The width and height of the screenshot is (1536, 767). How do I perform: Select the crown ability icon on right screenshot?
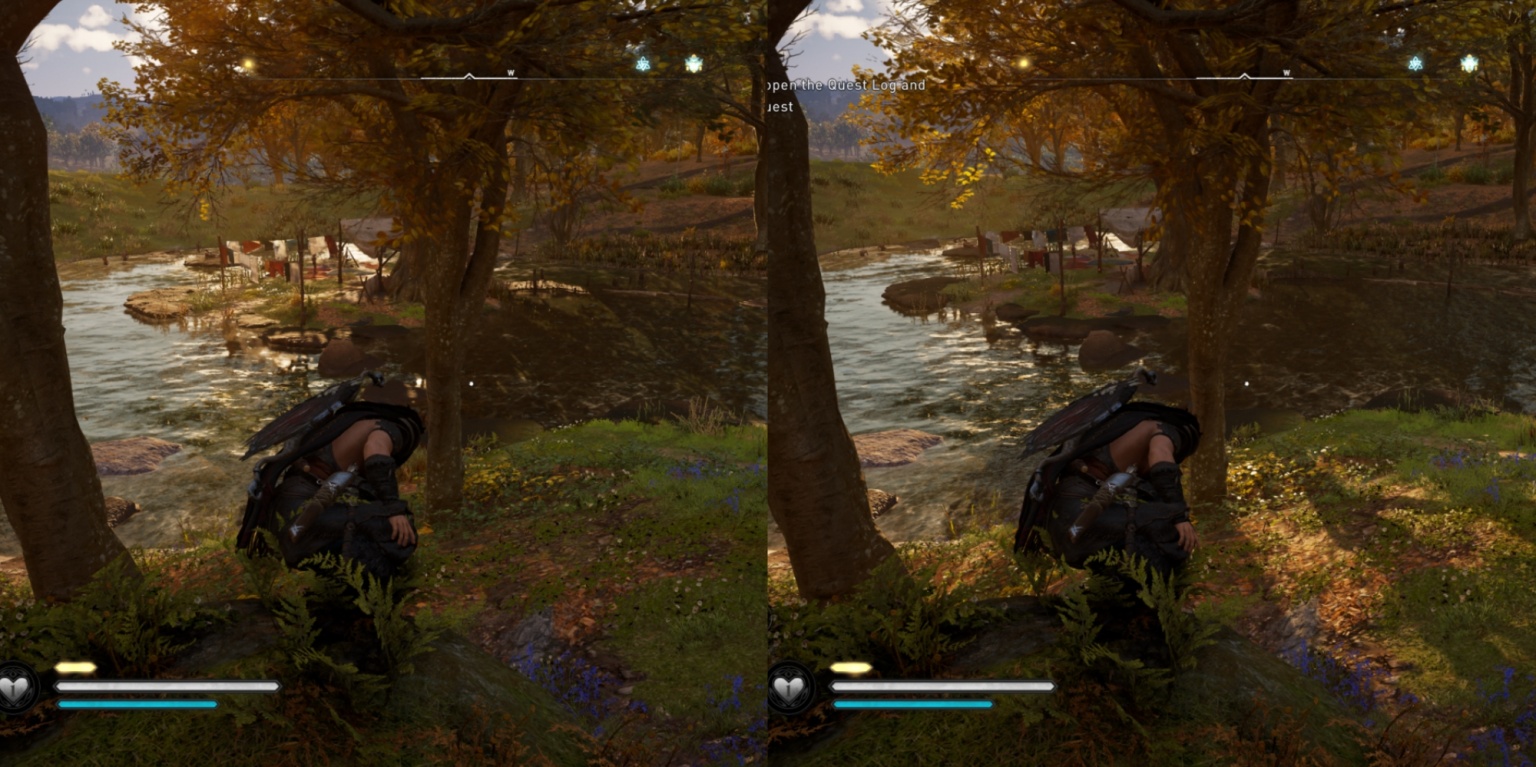click(x=1469, y=63)
